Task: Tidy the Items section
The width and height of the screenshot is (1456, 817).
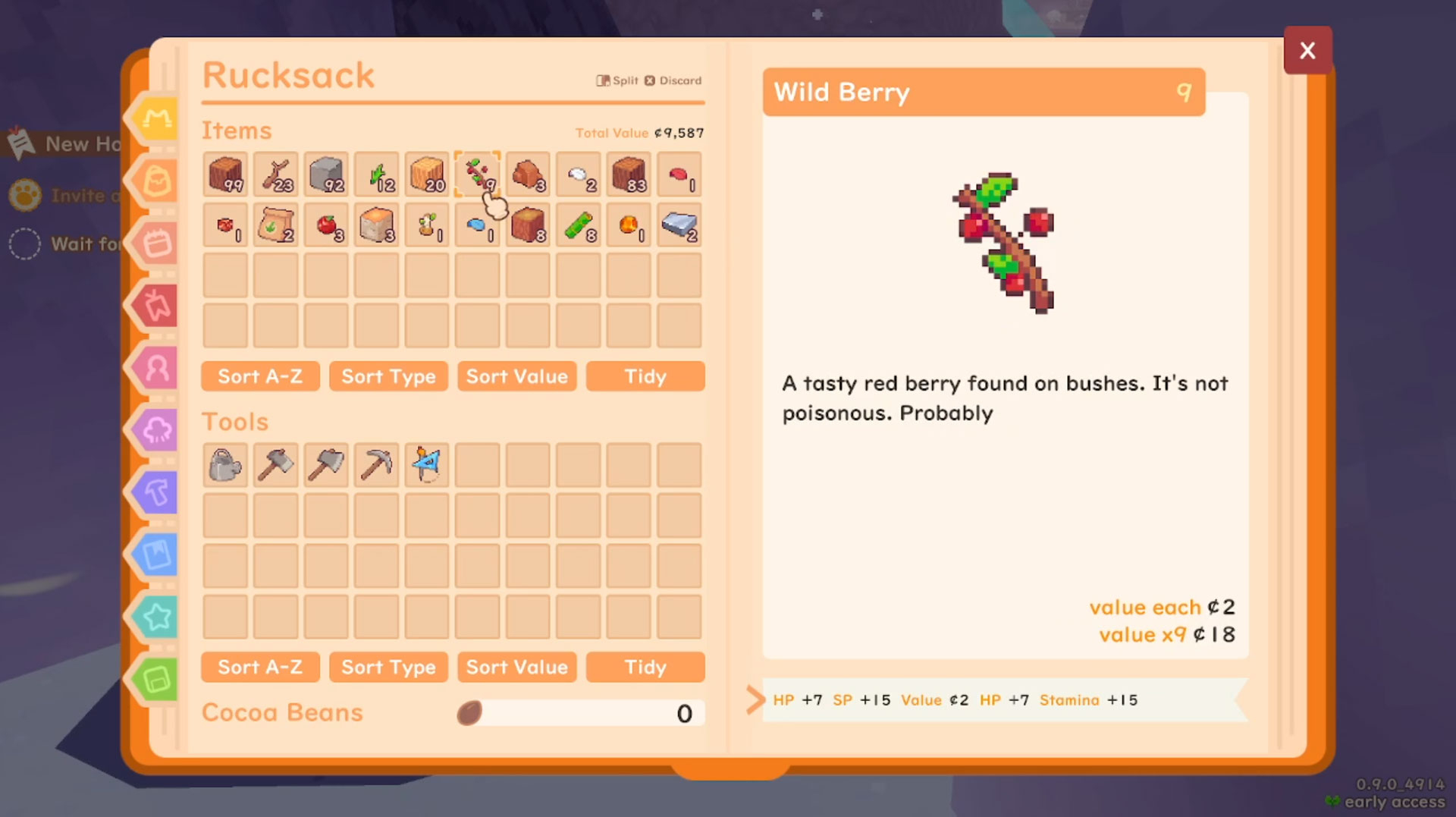Action: coord(645,376)
